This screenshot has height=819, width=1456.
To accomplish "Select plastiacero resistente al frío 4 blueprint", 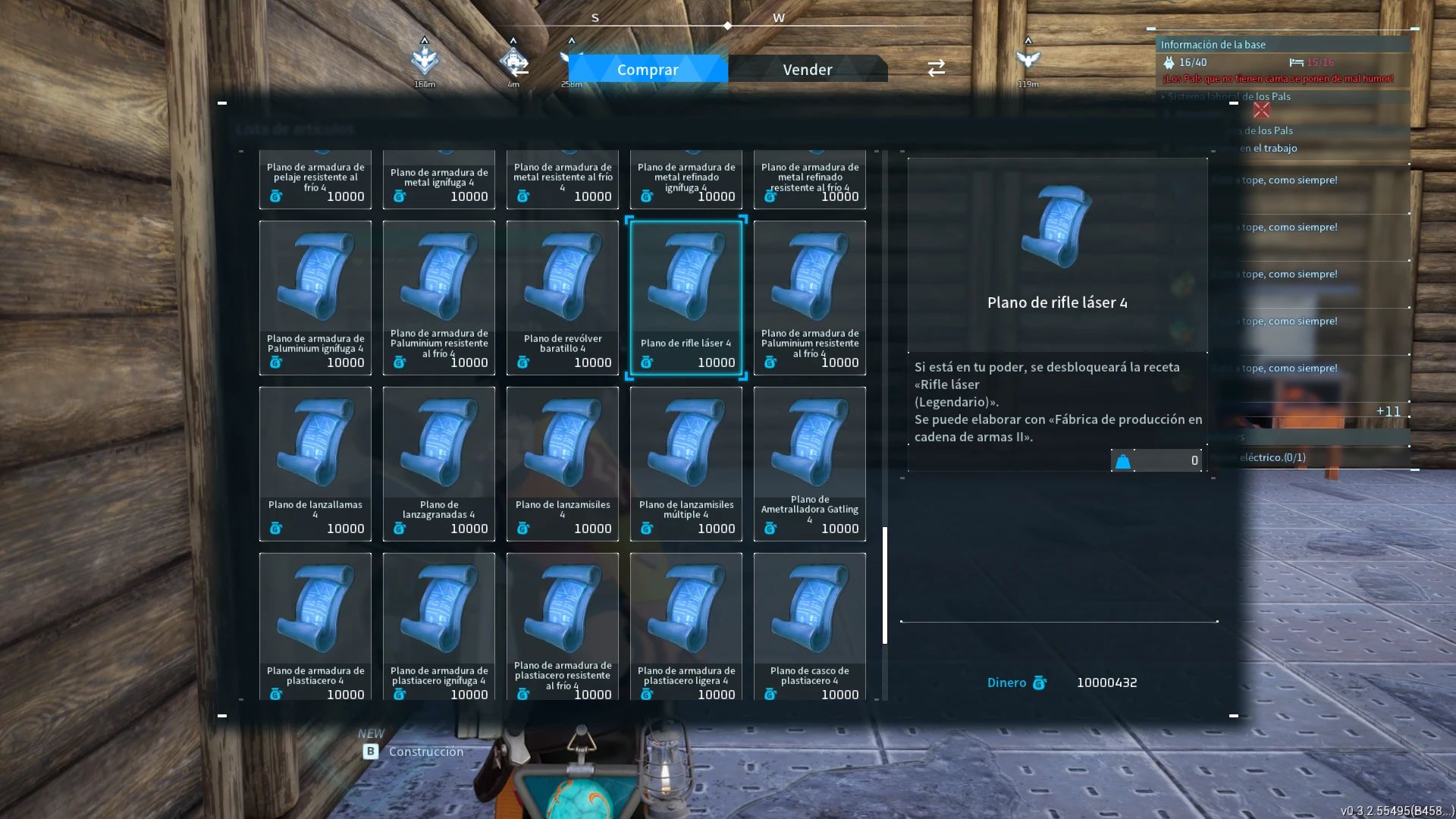I will click(x=563, y=626).
